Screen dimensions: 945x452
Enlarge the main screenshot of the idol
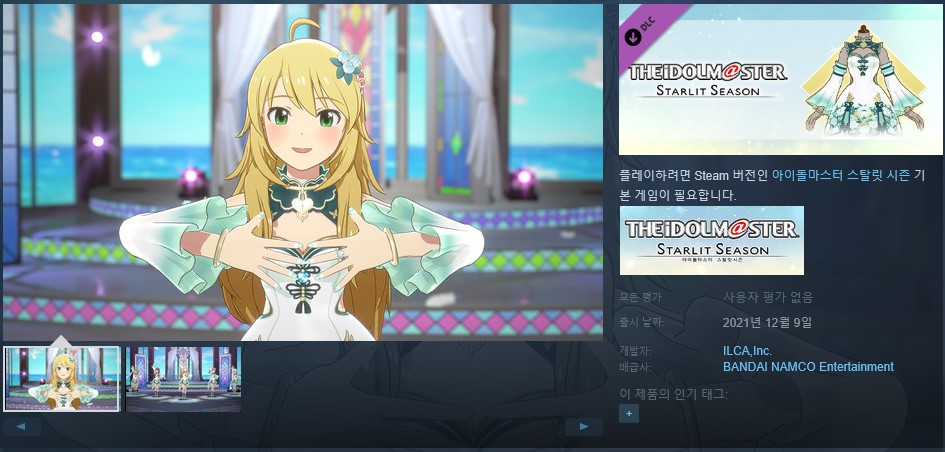pos(302,172)
